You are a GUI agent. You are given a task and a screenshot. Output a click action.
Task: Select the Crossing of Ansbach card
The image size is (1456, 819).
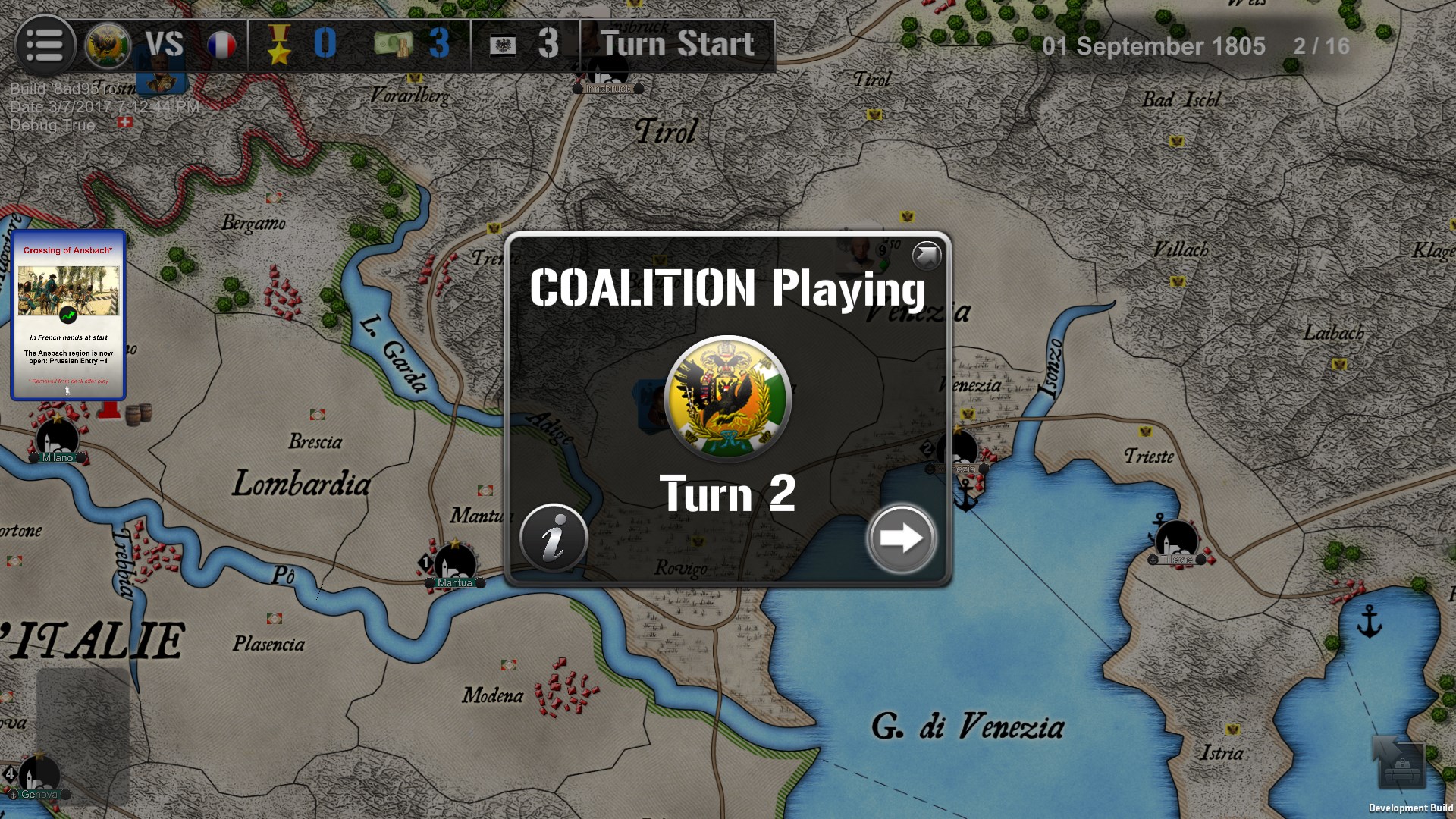[68, 315]
